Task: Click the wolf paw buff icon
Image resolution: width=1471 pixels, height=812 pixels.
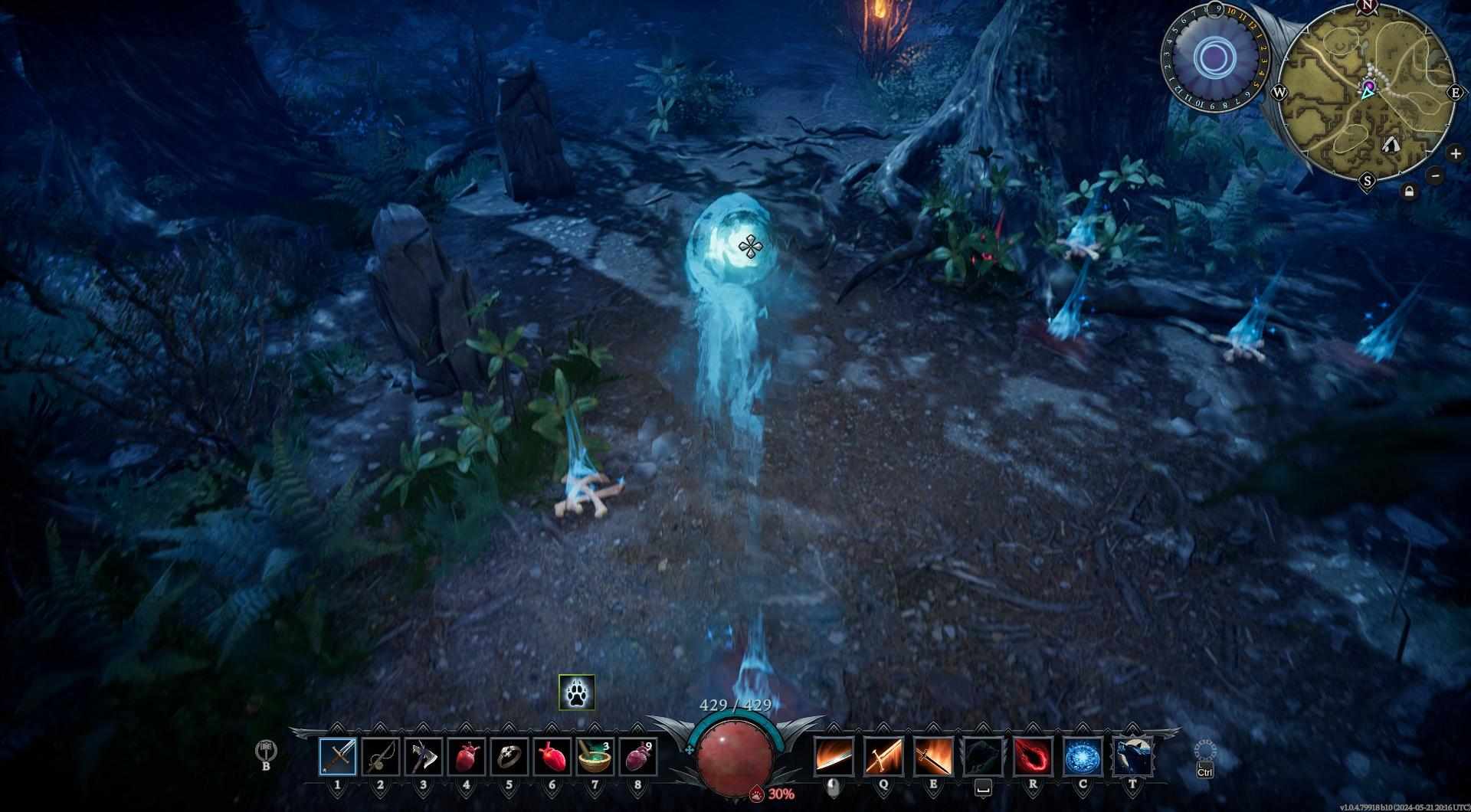Action: click(x=576, y=692)
